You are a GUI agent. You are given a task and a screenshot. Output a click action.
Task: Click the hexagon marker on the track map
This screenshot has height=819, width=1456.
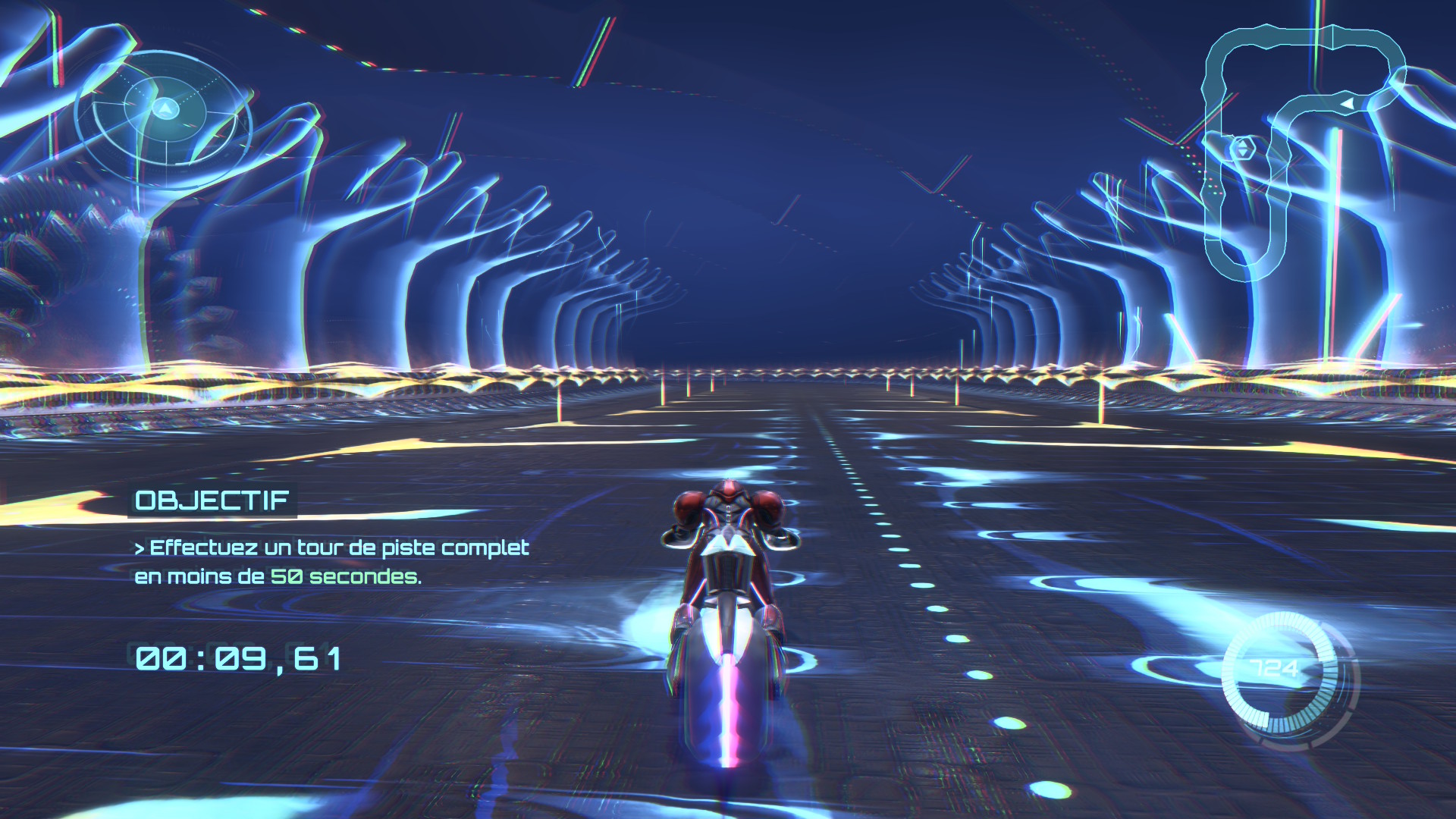1242,149
